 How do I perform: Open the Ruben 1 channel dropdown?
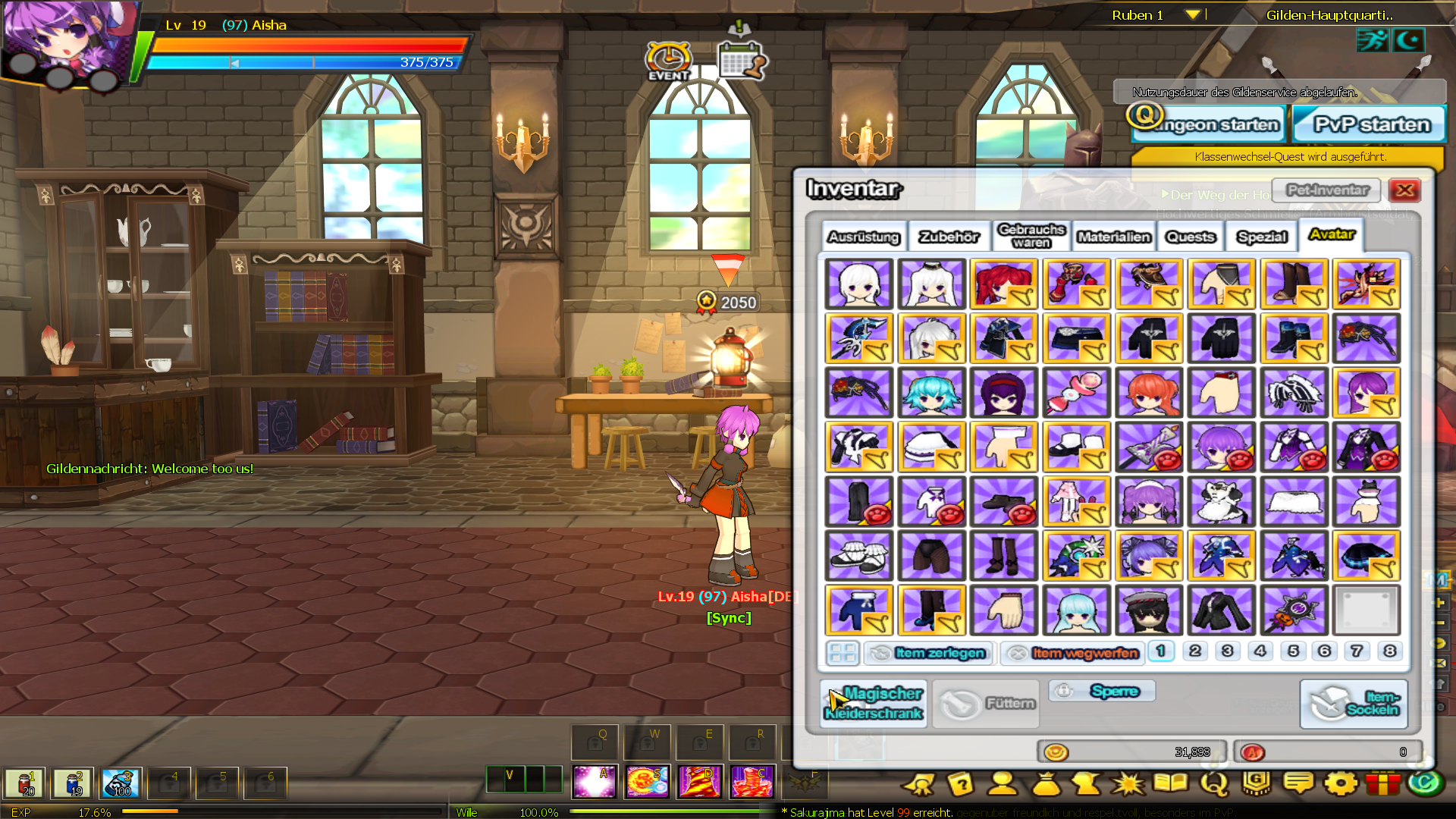[1192, 15]
